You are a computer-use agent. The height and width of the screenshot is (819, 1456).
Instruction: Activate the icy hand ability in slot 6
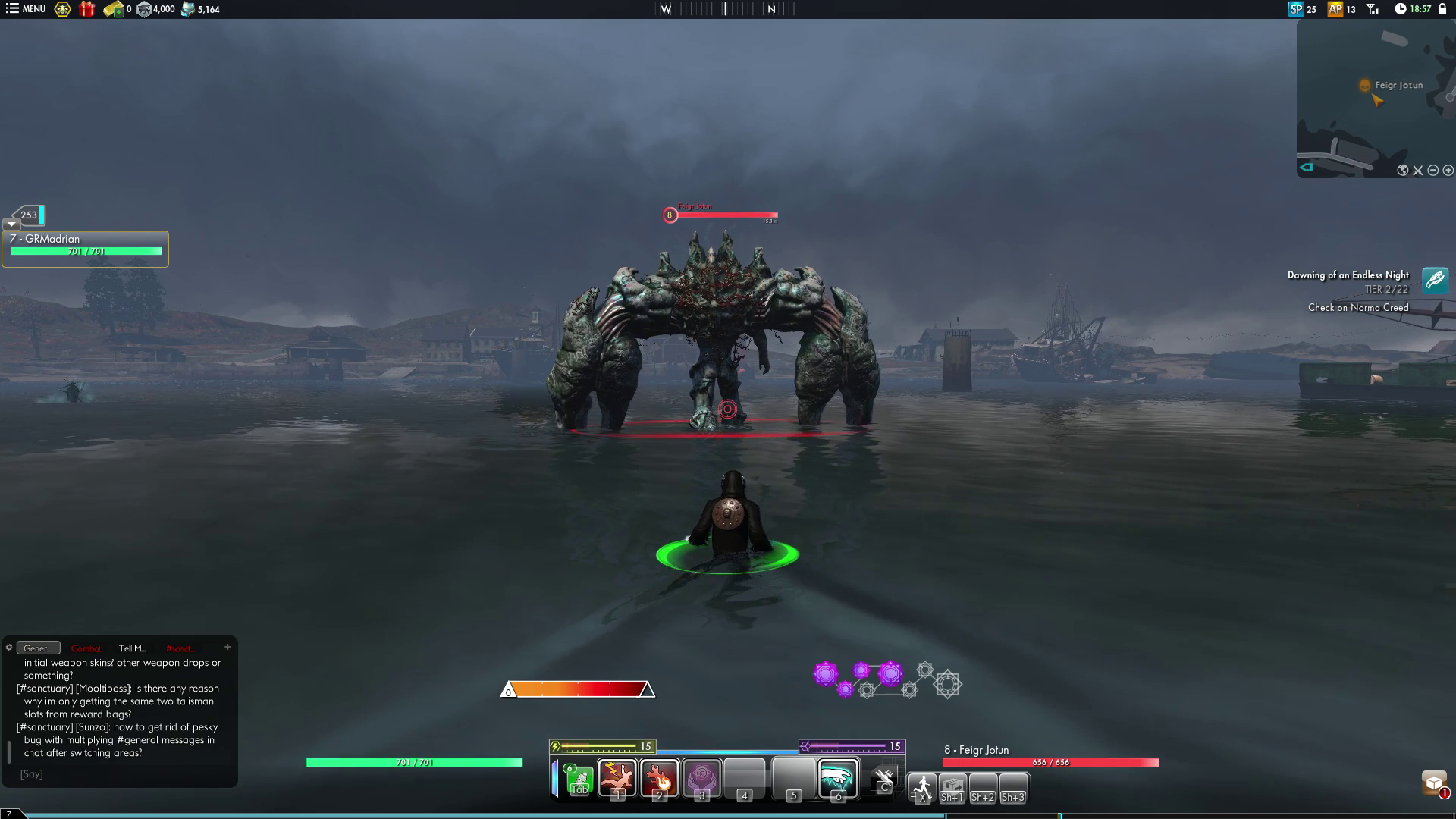837,778
